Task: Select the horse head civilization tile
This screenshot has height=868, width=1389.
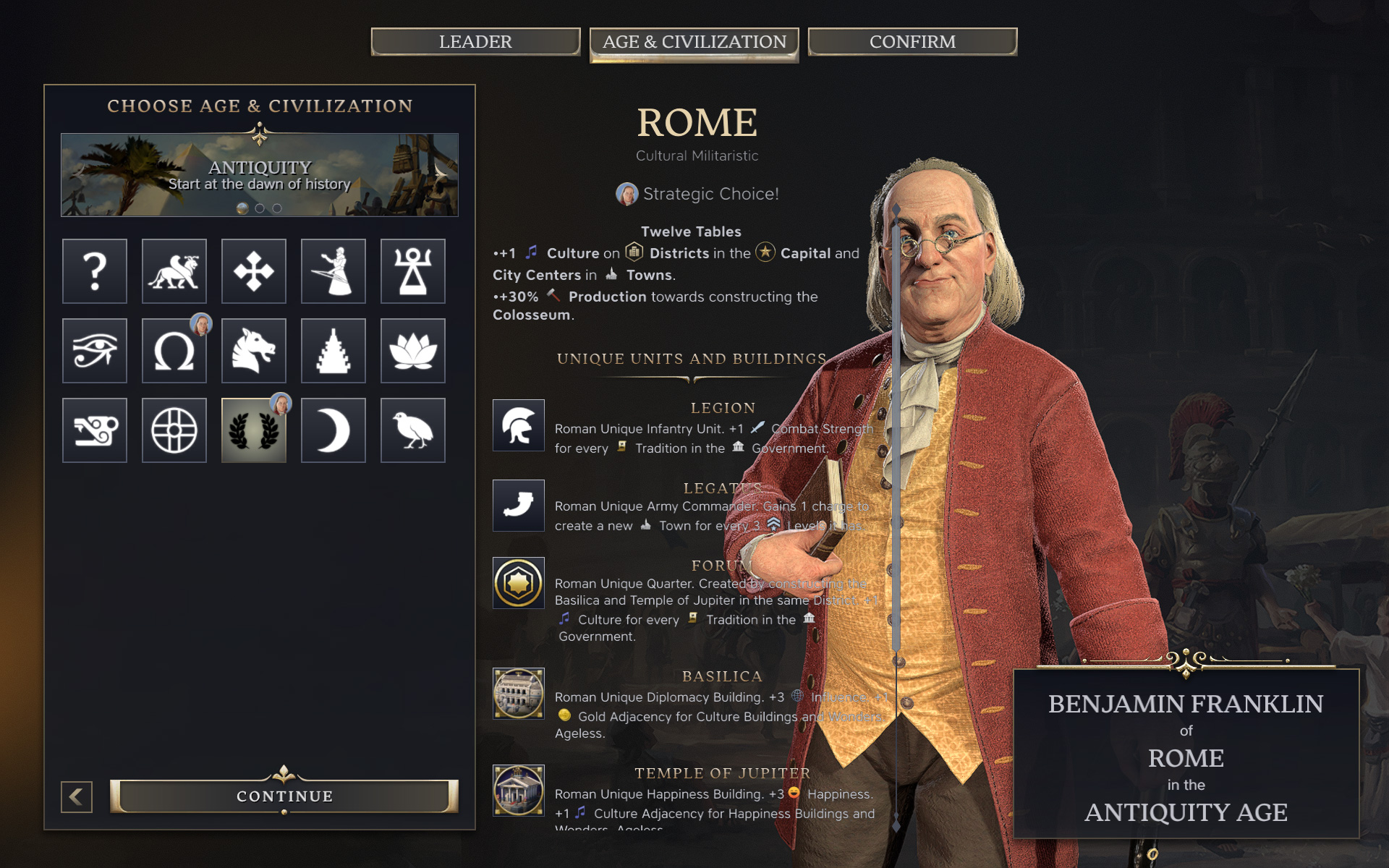Action: point(254,351)
